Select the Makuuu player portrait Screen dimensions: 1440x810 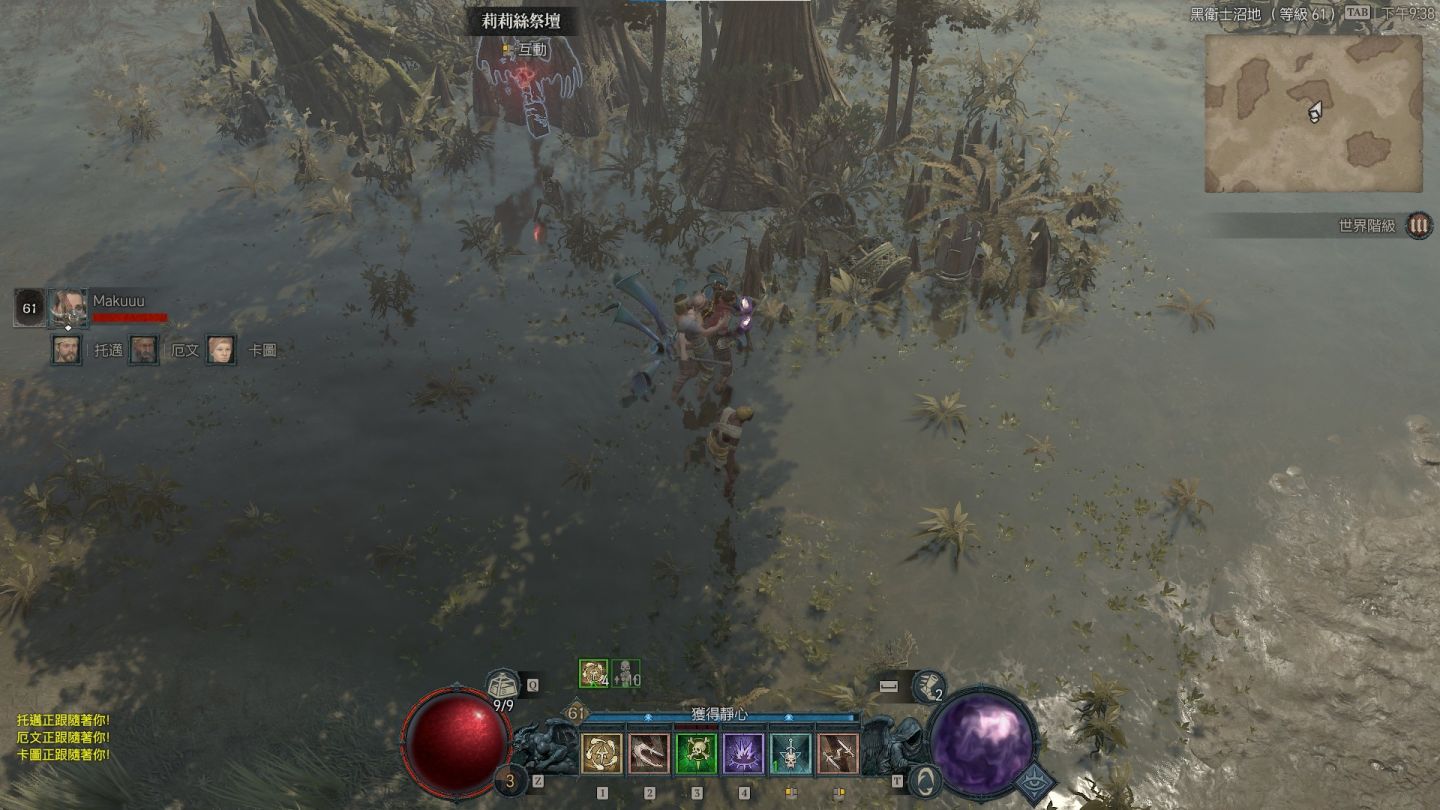pos(69,307)
